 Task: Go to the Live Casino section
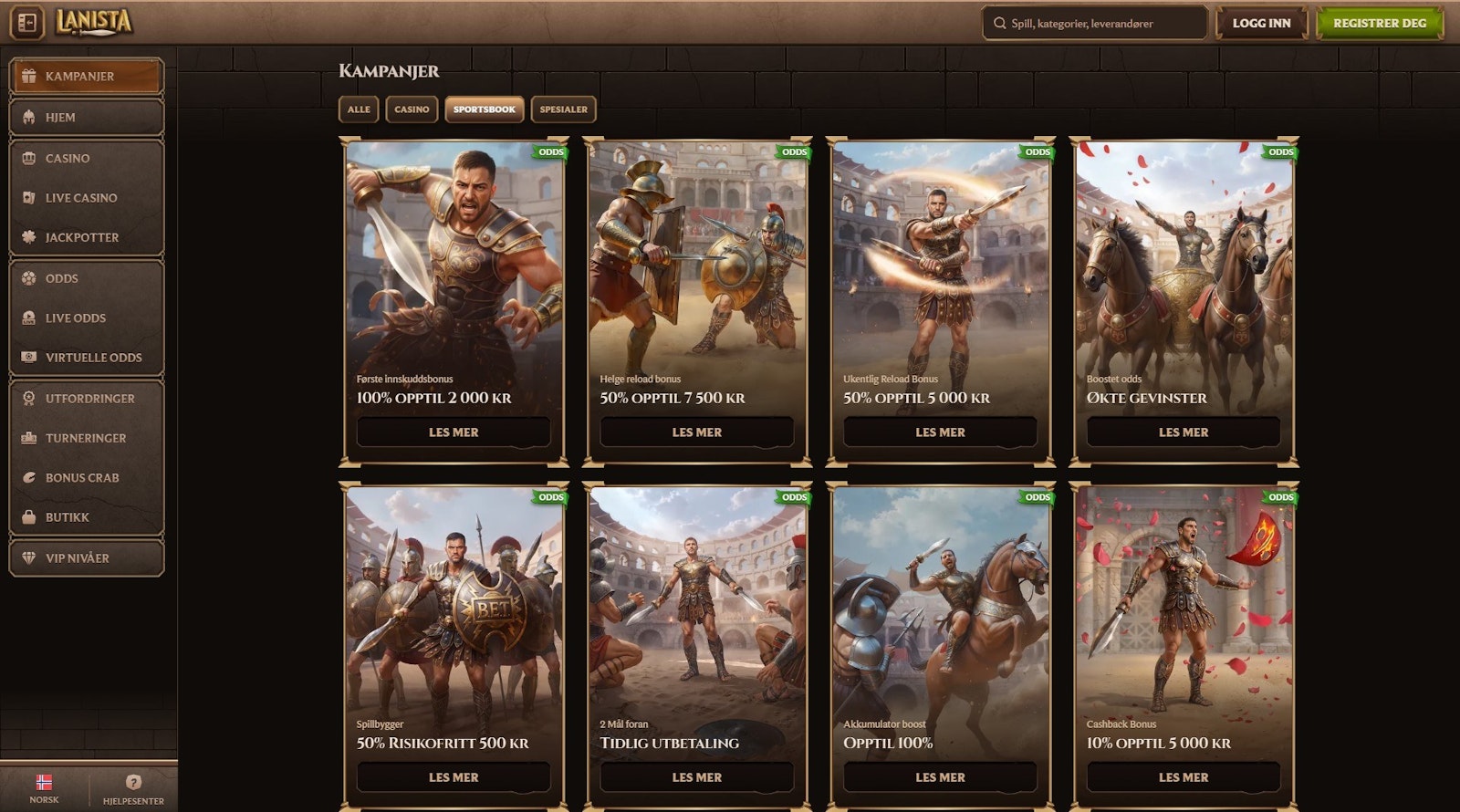click(x=86, y=198)
